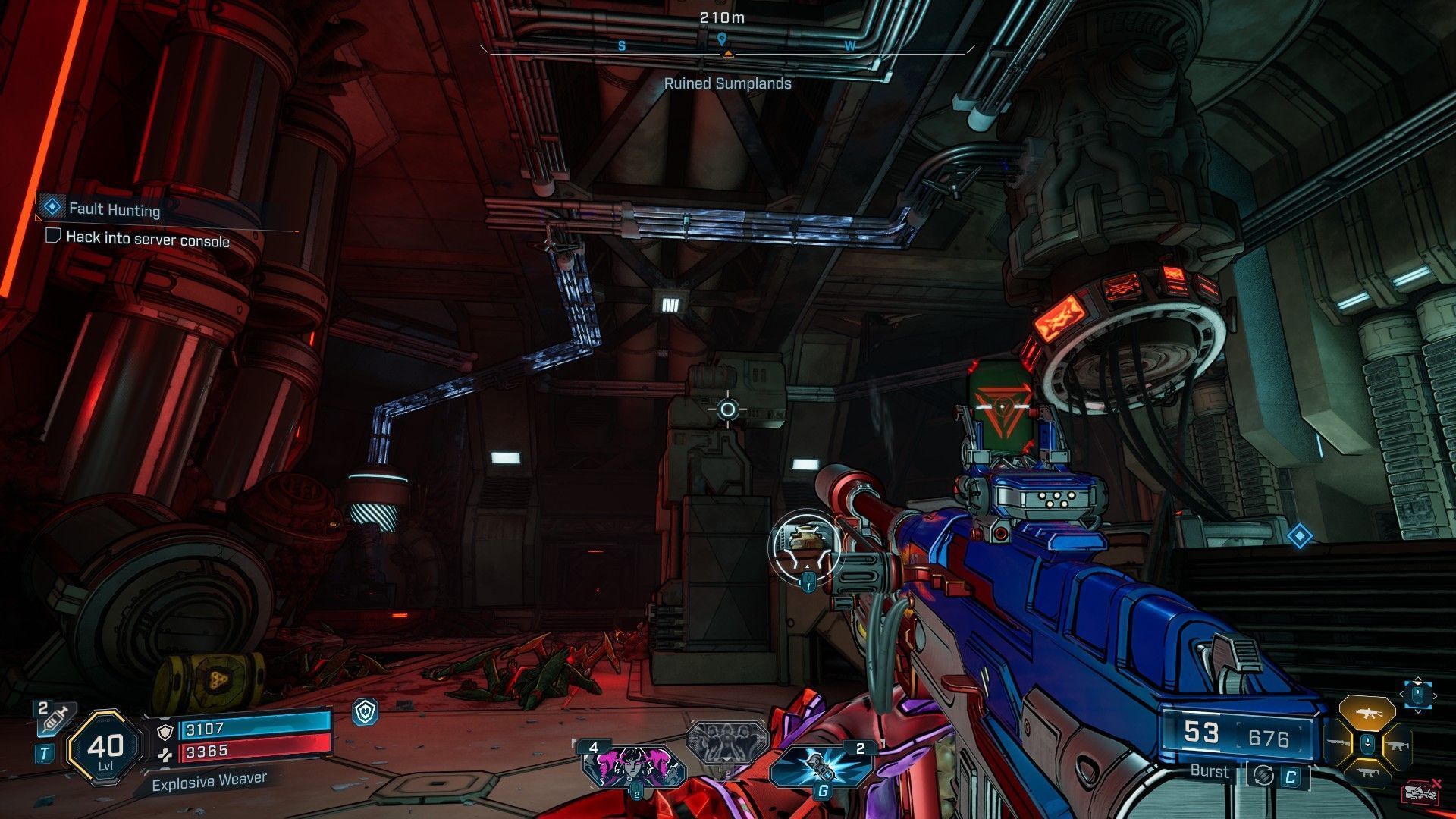The width and height of the screenshot is (1456, 819).
Task: Click the red crossed-out icon in the corner
Action: (x=1421, y=792)
